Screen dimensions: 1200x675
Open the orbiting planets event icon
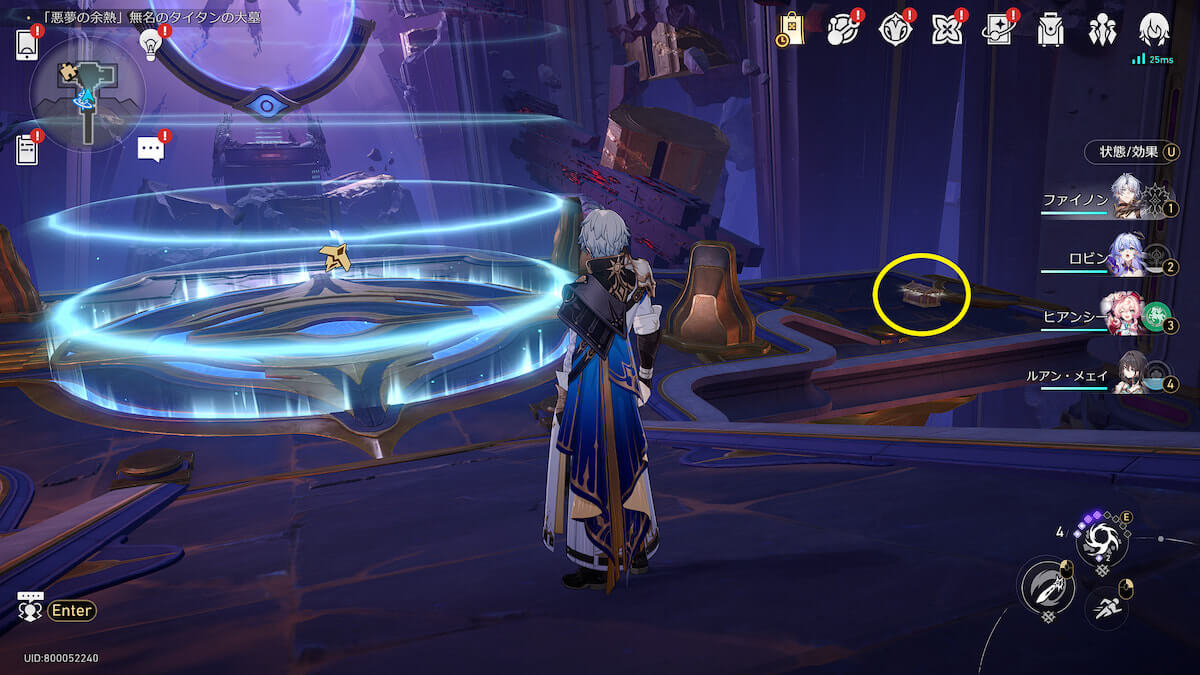[x=843, y=30]
